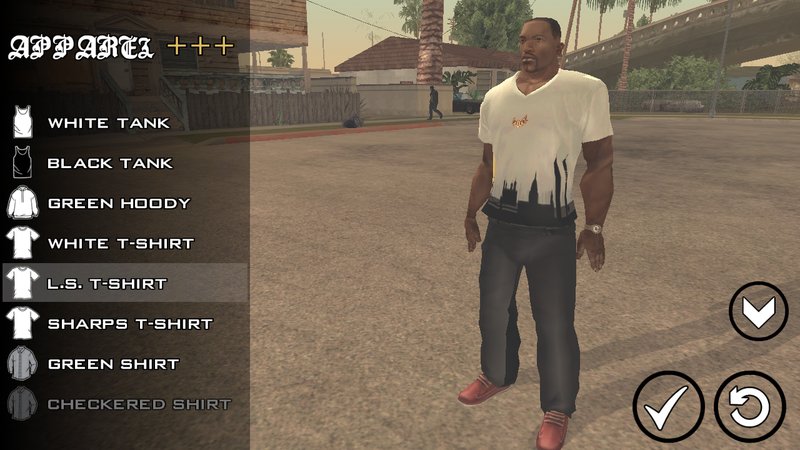This screenshot has height=450, width=800.
Task: Pick the Checkered Shirt entry
Action: 139,404
